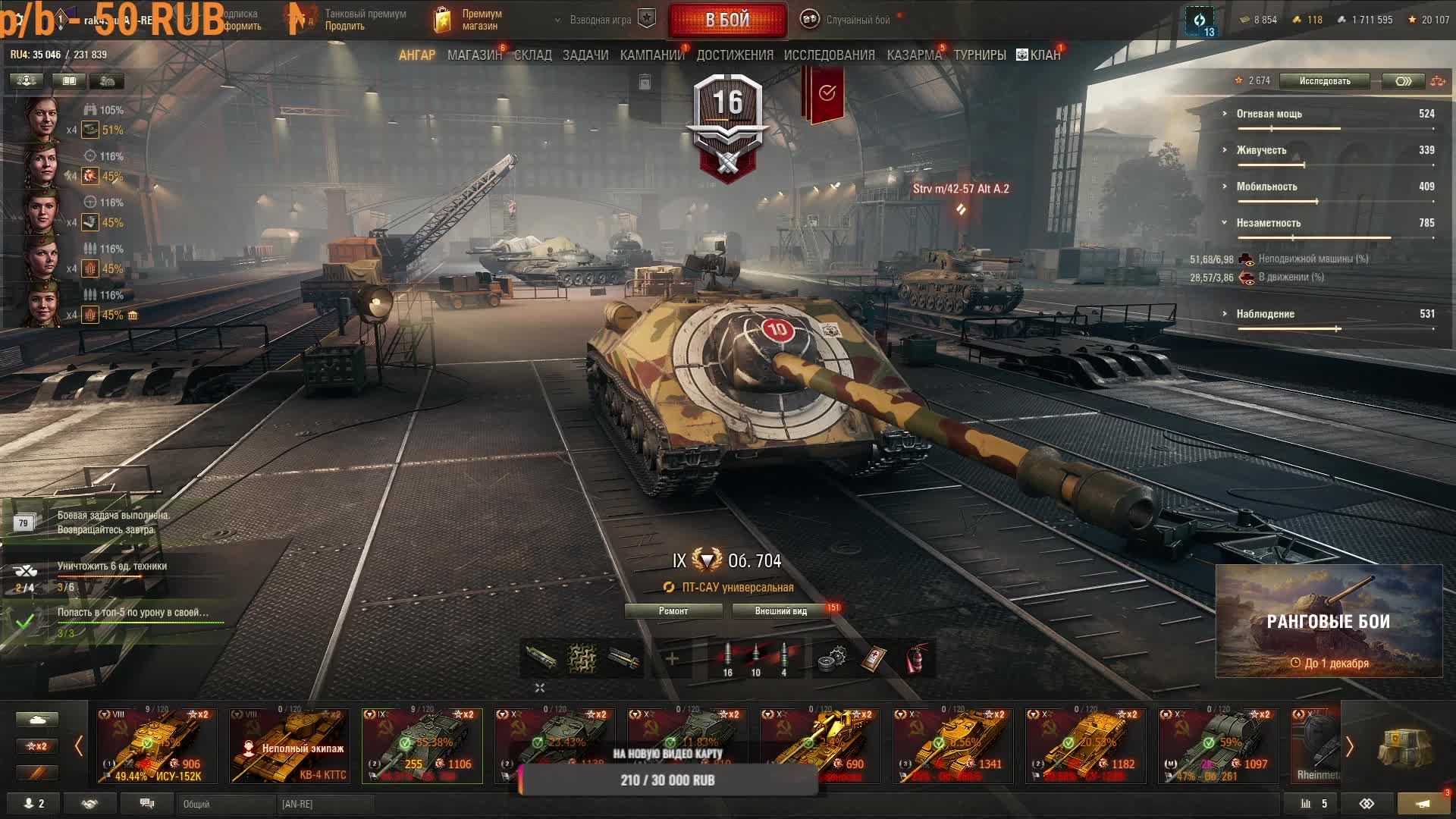Select the fire extinguisher consumable slot
The image size is (1456, 819).
[x=917, y=658]
